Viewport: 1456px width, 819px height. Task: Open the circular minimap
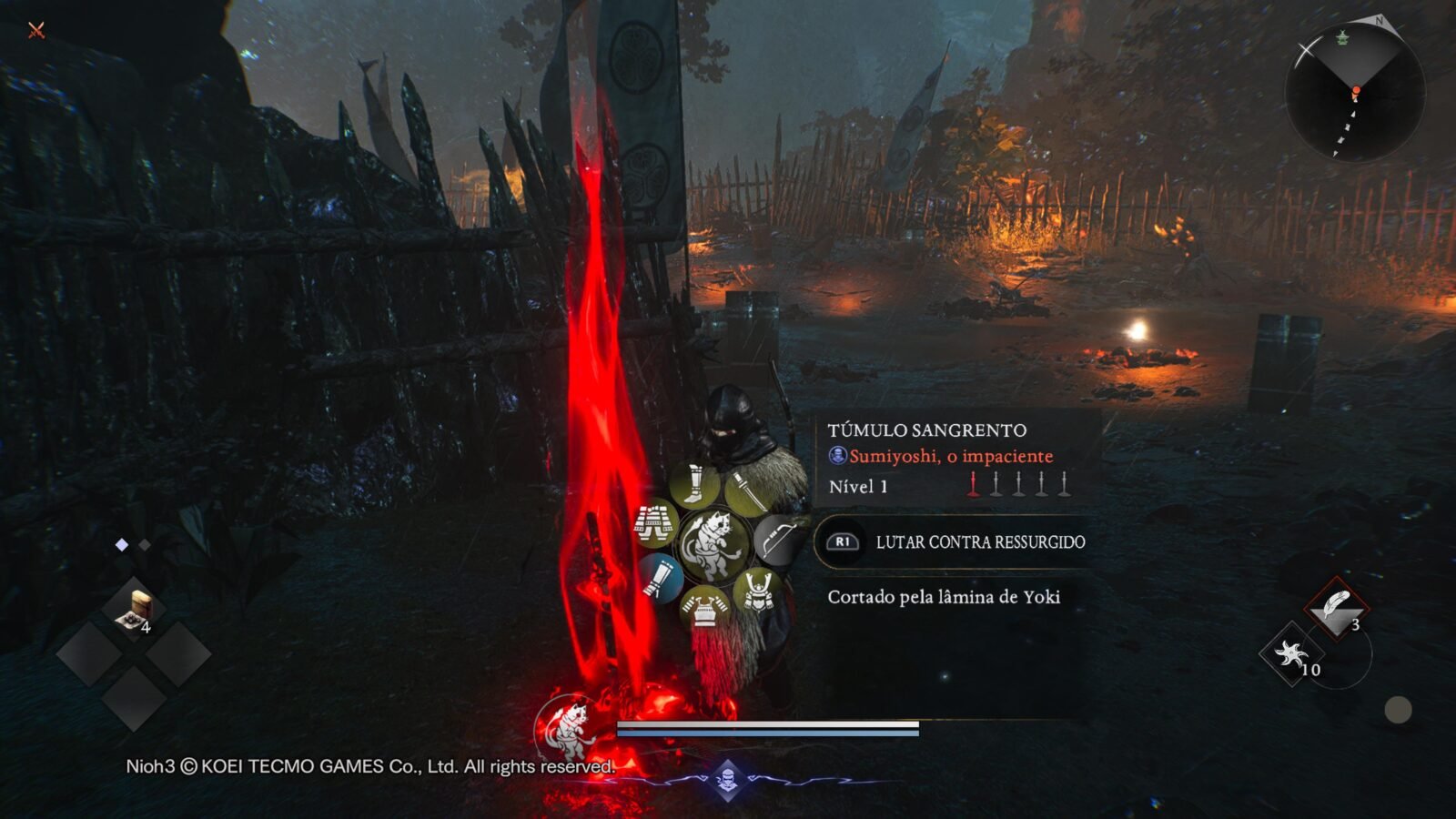pos(1354,91)
